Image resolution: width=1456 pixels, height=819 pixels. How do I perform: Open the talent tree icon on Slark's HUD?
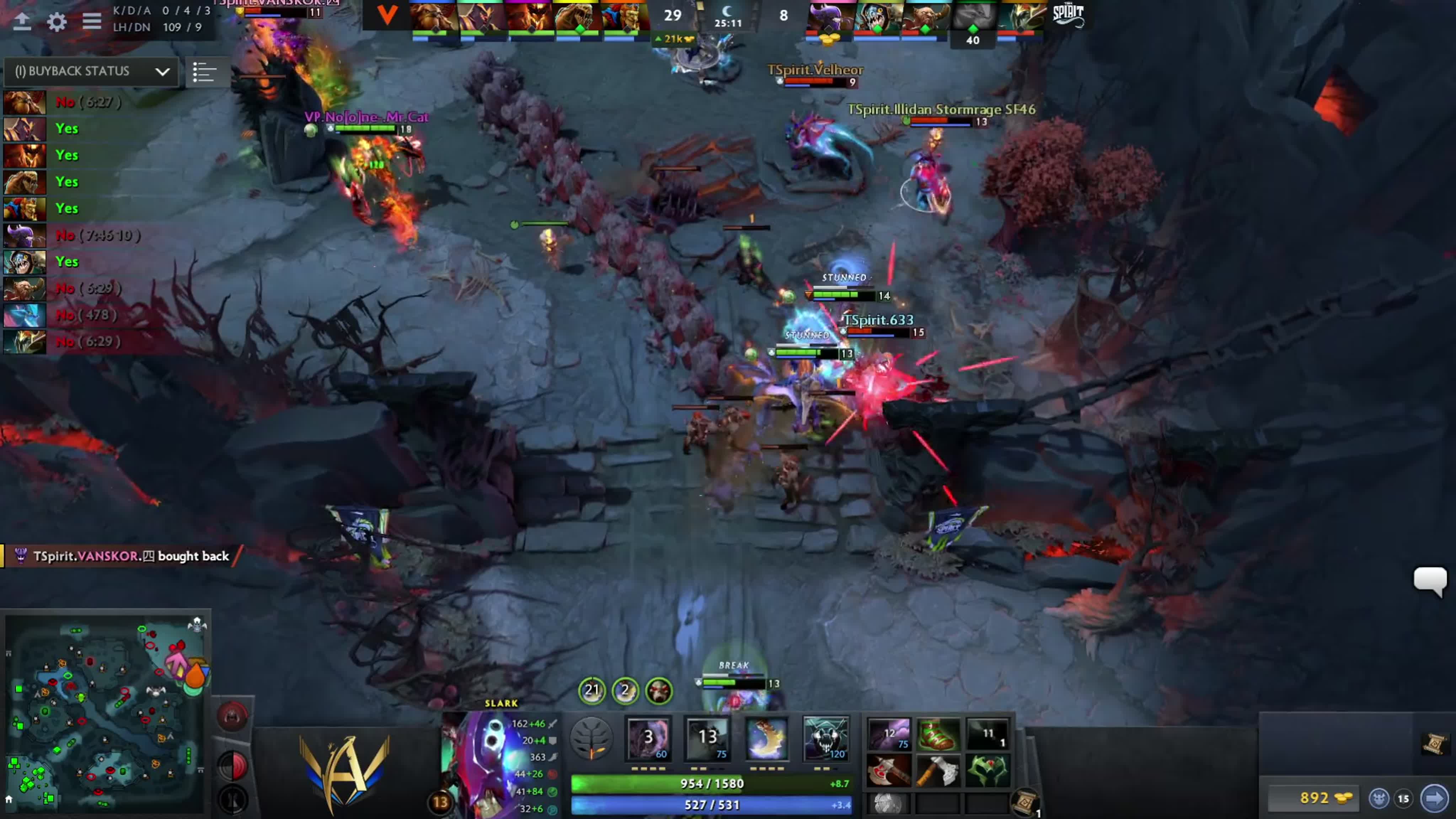pyautogui.click(x=591, y=738)
